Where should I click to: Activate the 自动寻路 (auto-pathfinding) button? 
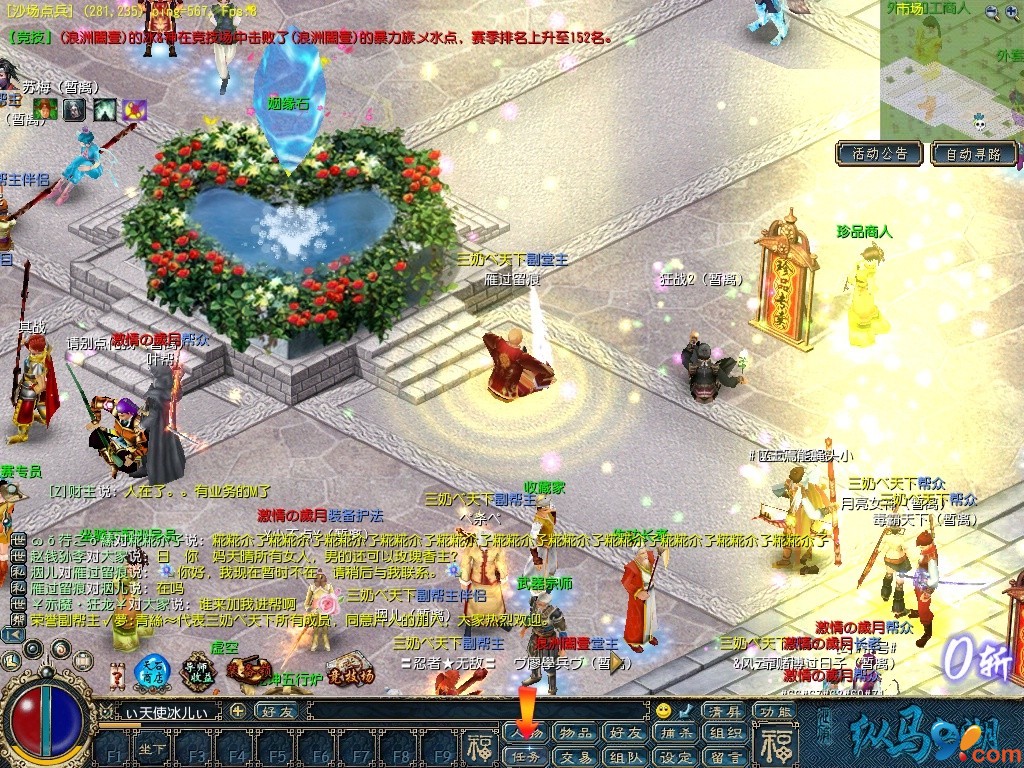(x=973, y=154)
